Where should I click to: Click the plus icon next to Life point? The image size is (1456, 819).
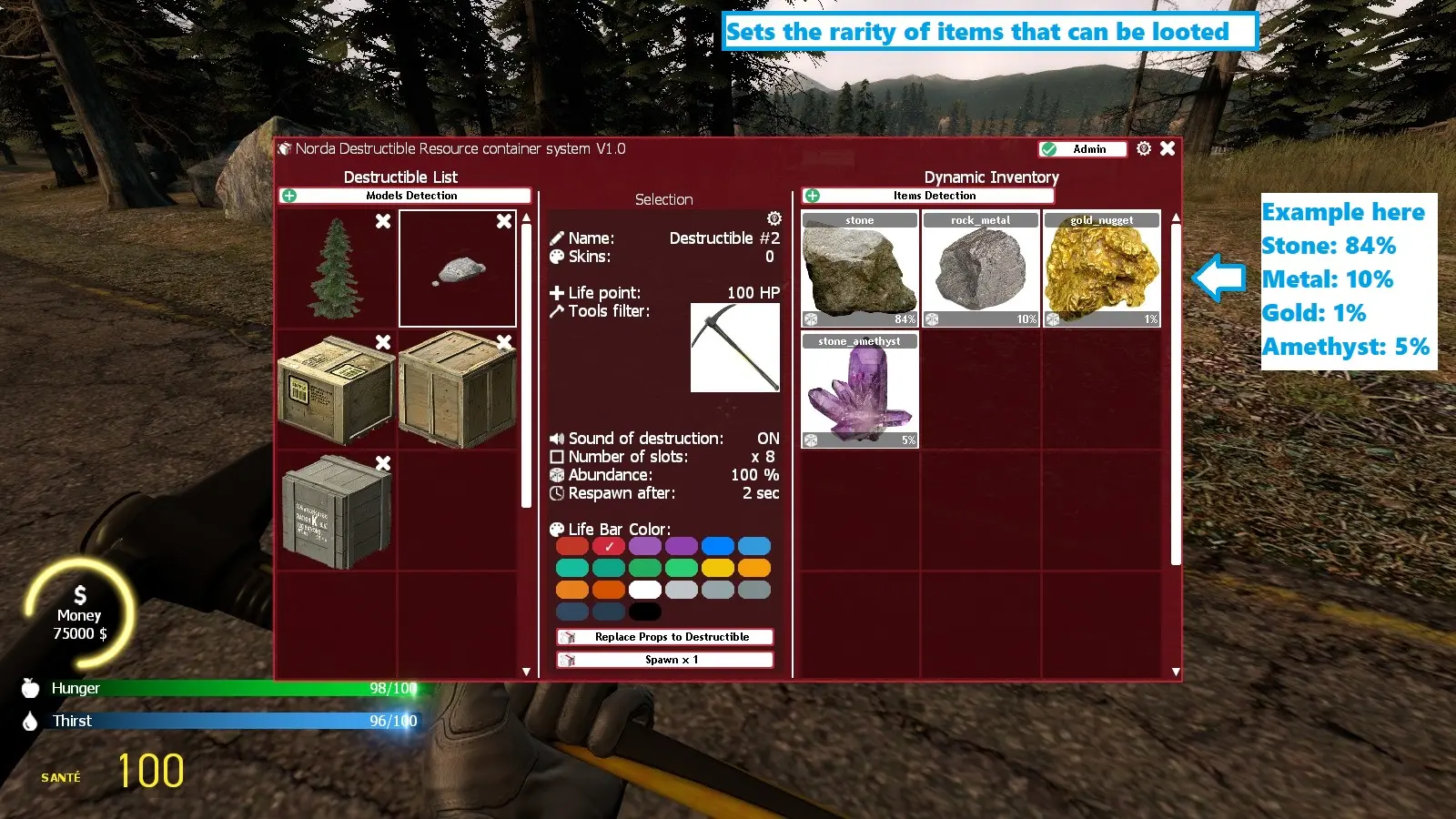(x=558, y=292)
